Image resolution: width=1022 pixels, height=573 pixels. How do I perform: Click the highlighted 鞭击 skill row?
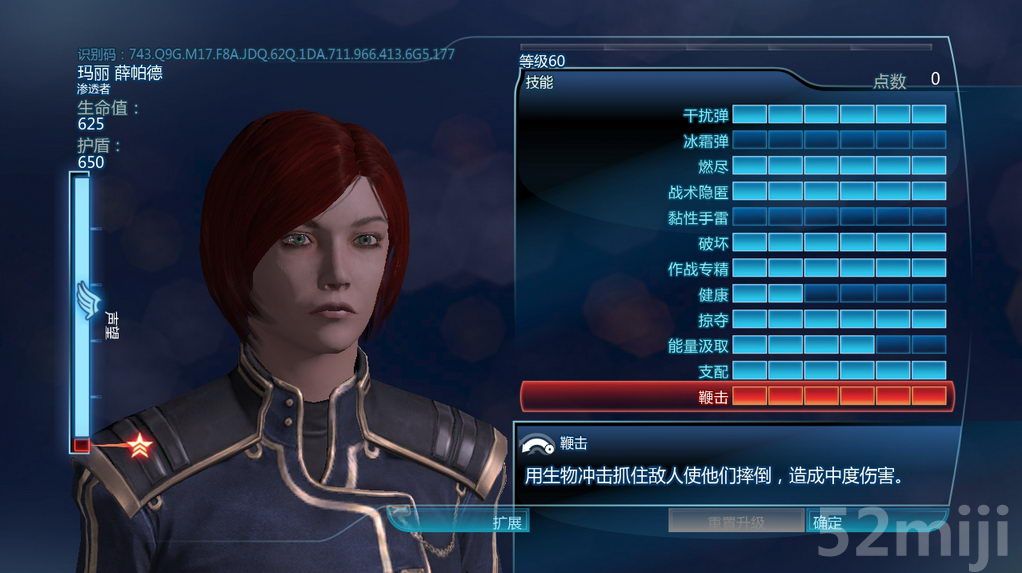coord(735,397)
